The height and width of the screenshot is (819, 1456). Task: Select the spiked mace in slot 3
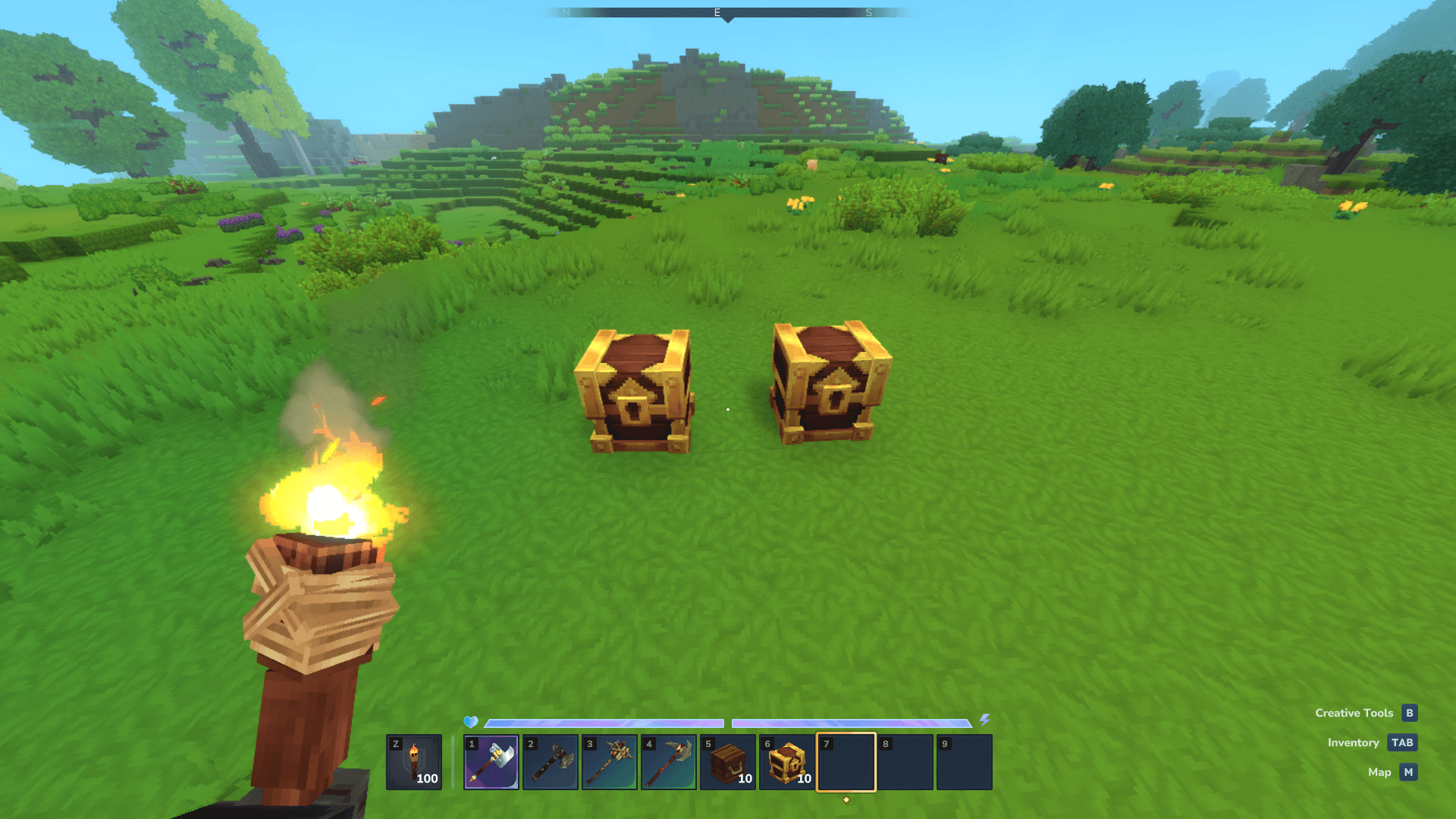[610, 762]
